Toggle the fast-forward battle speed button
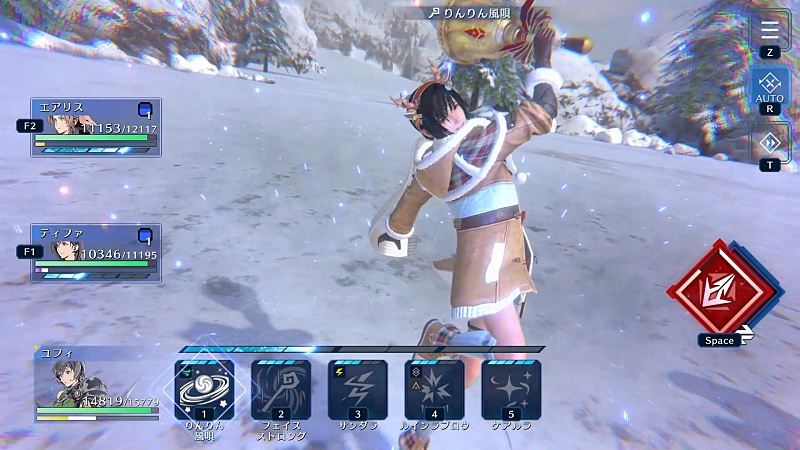The width and height of the screenshot is (800, 450). (770, 142)
